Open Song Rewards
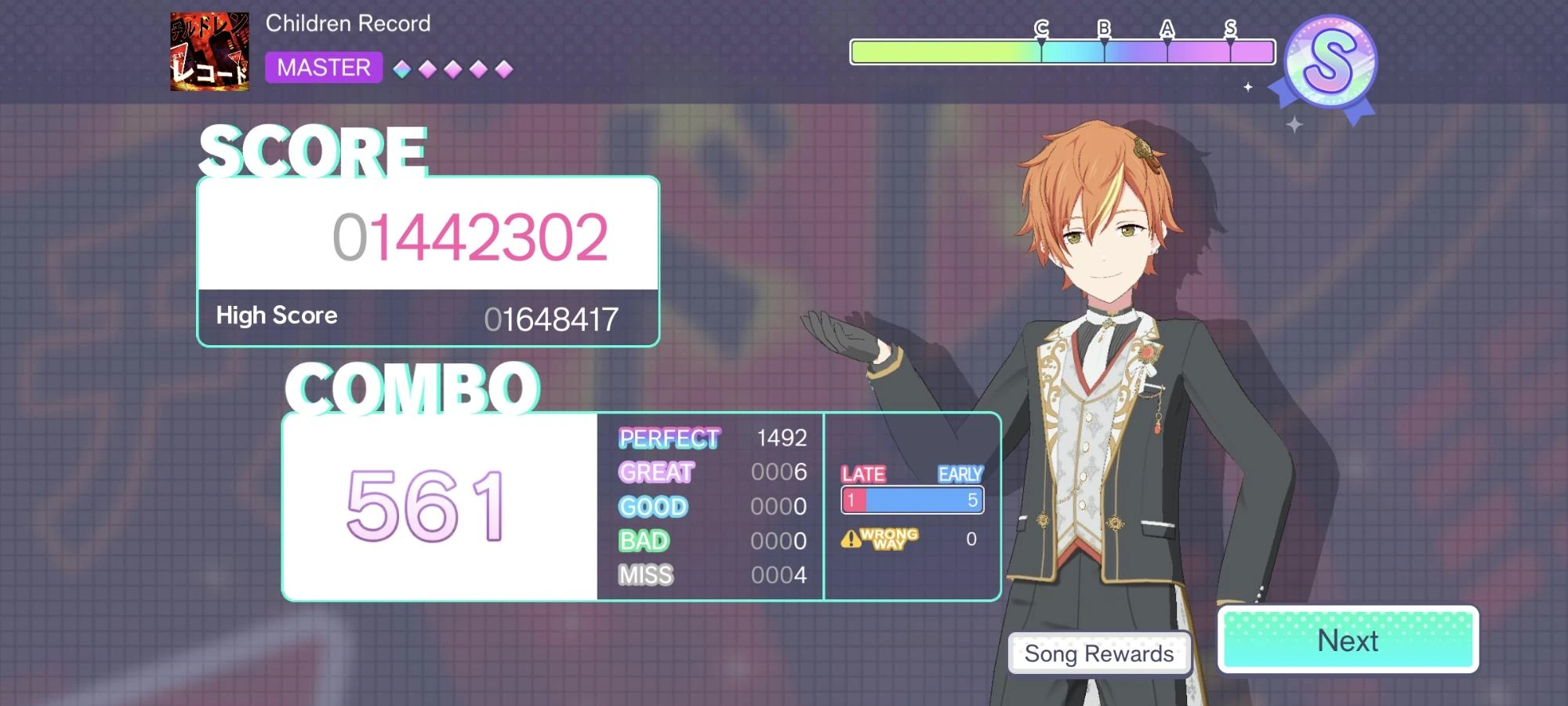The image size is (1568, 706). (1099, 653)
